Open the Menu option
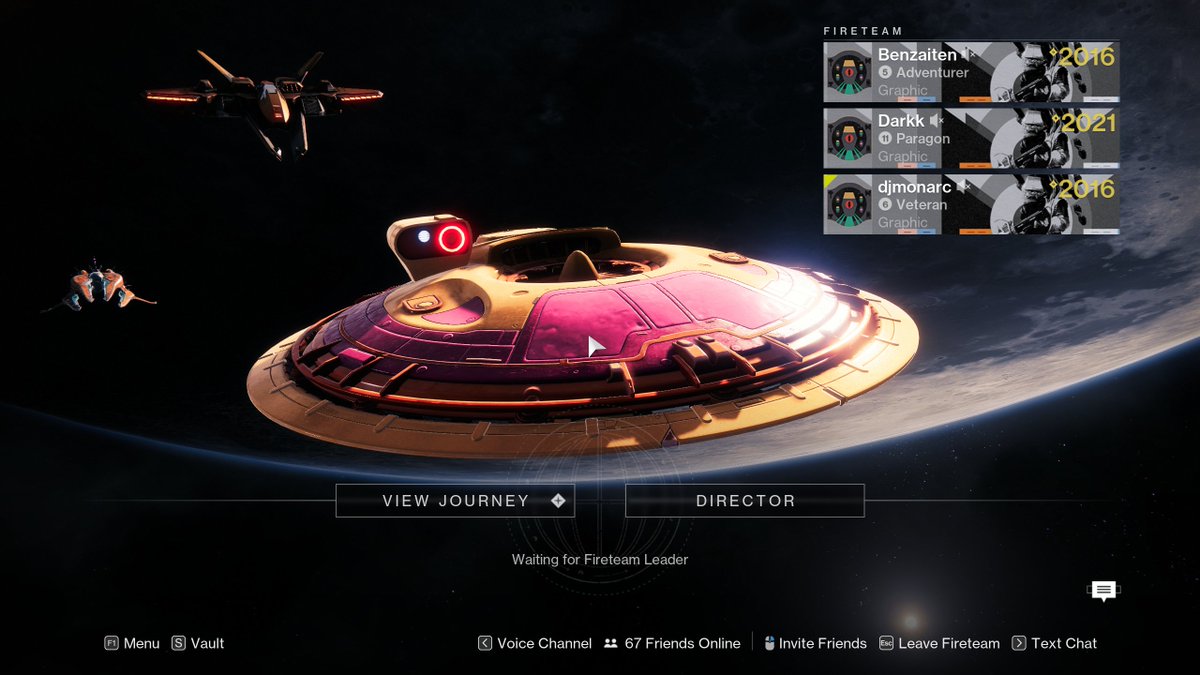Image resolution: width=1200 pixels, height=675 pixels. (132, 643)
